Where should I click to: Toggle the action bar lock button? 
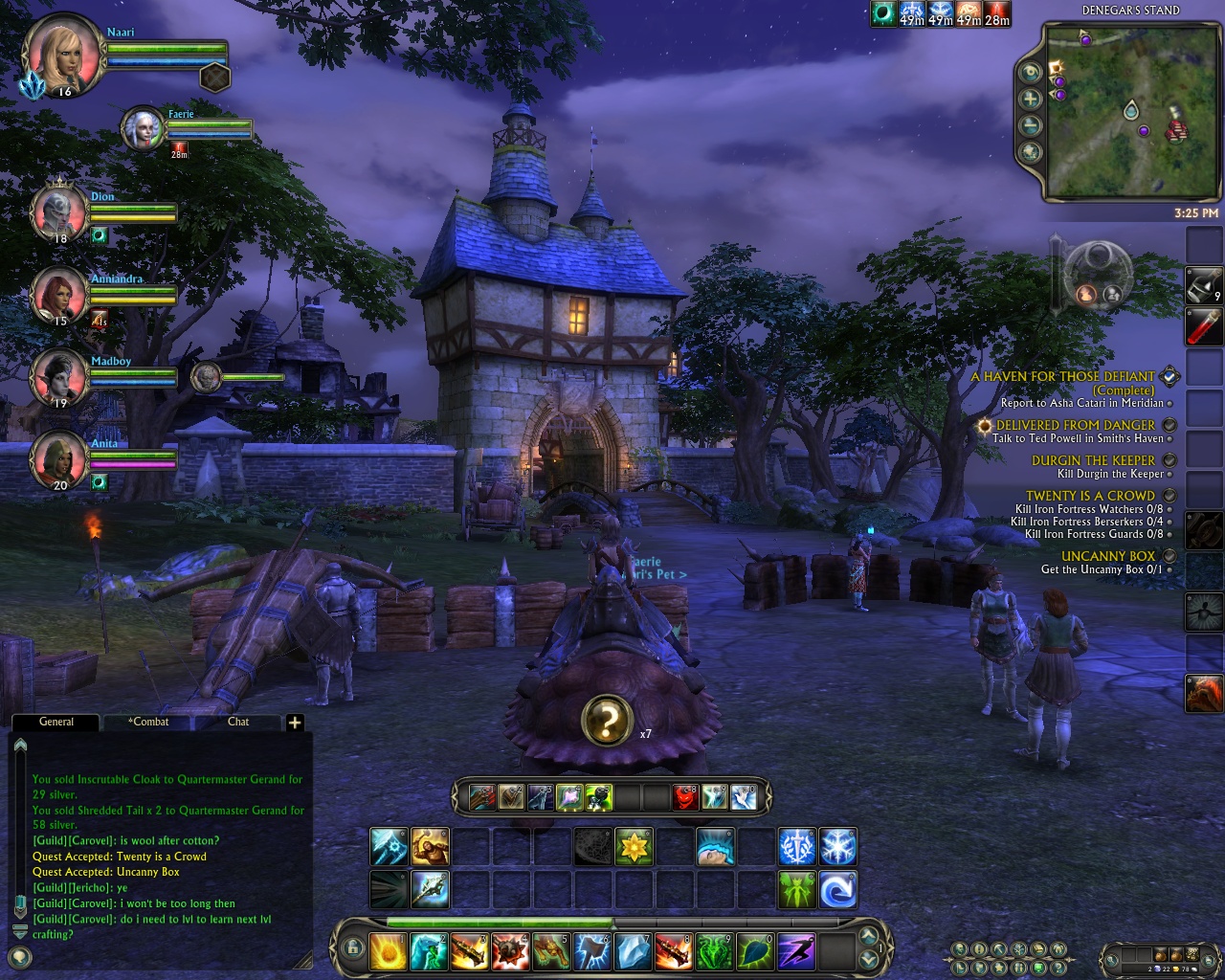click(352, 948)
